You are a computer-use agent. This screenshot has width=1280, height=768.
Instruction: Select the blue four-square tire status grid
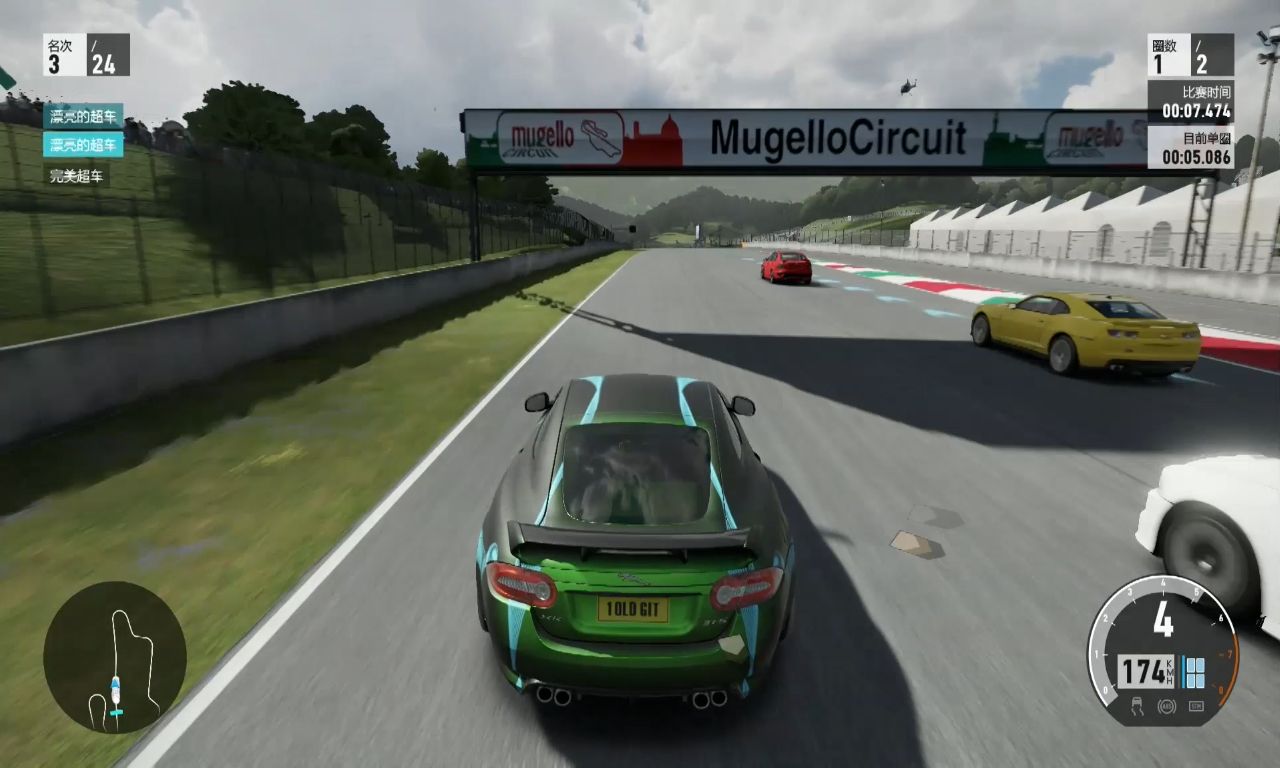coord(1194,672)
